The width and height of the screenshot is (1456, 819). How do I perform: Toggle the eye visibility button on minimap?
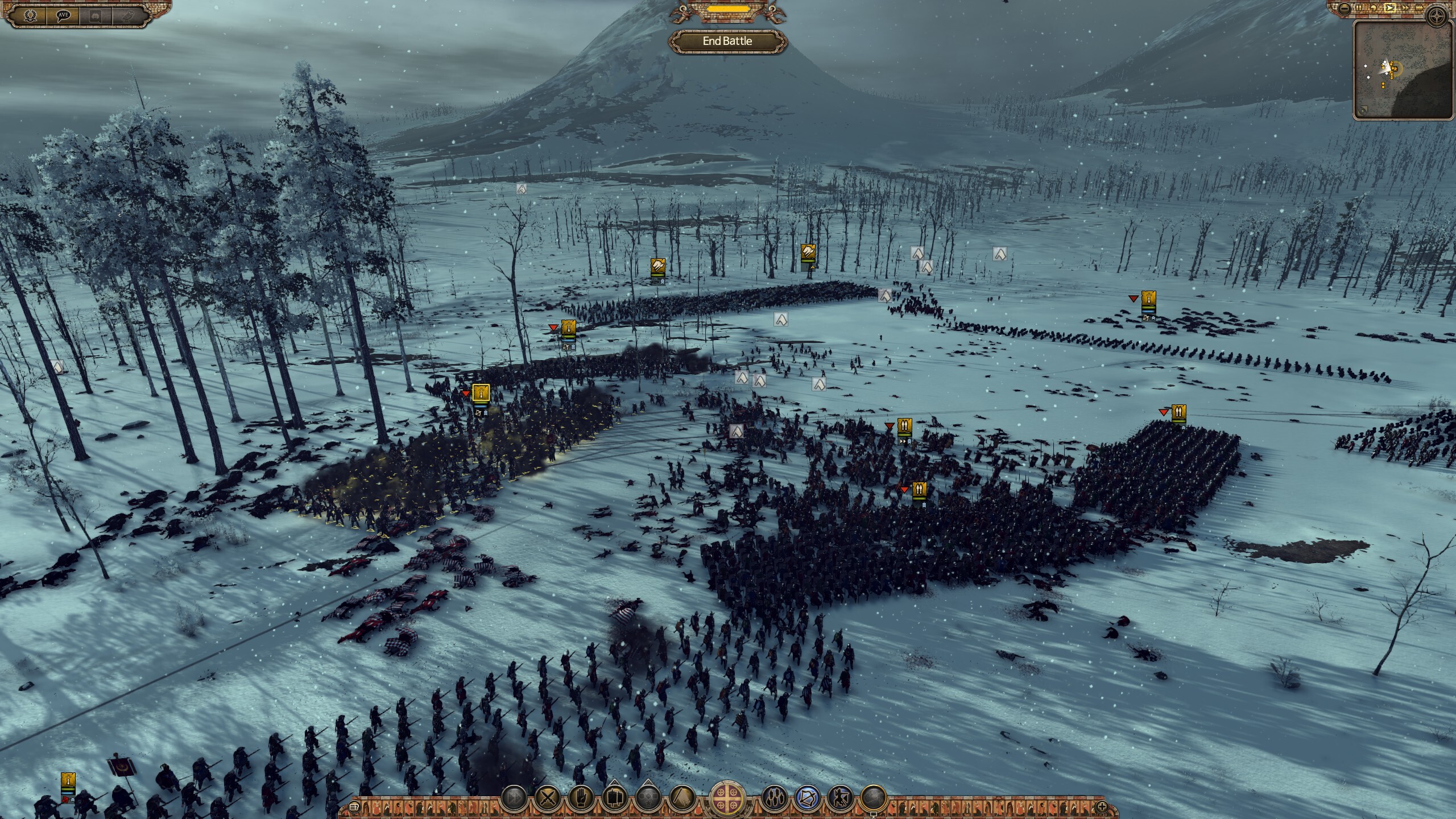pos(1363,110)
